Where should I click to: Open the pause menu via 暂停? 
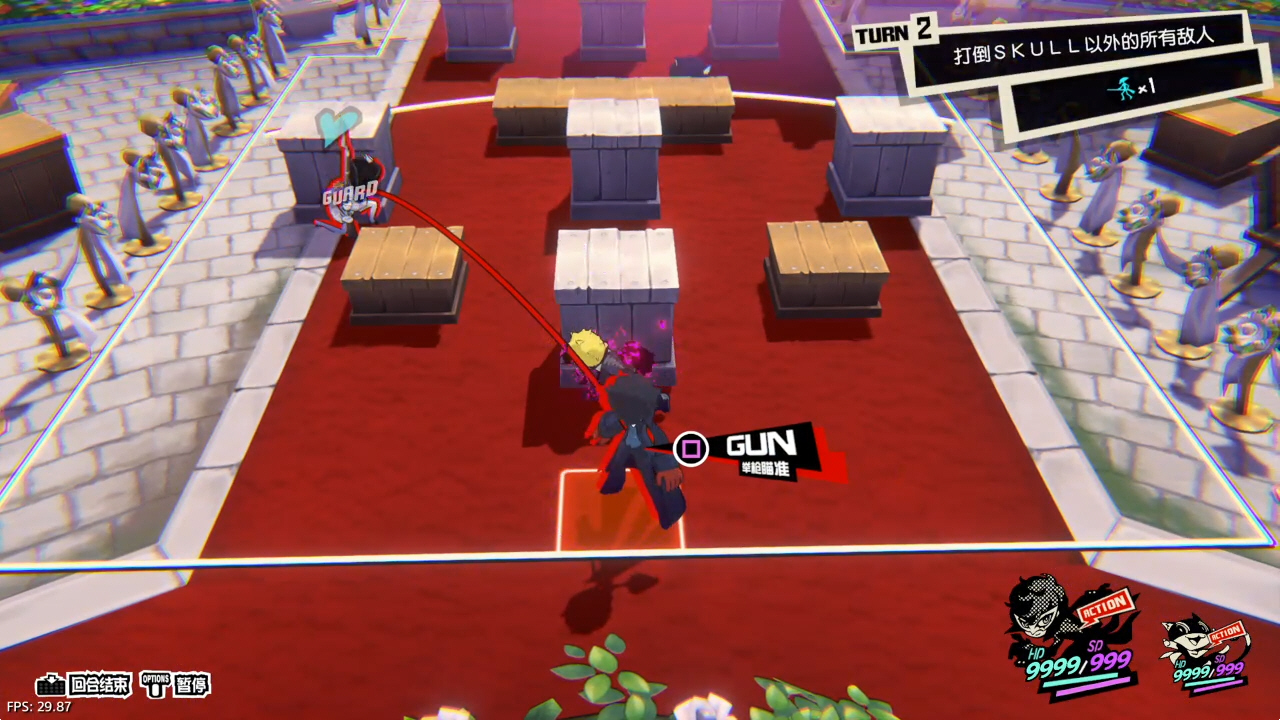click(x=176, y=685)
